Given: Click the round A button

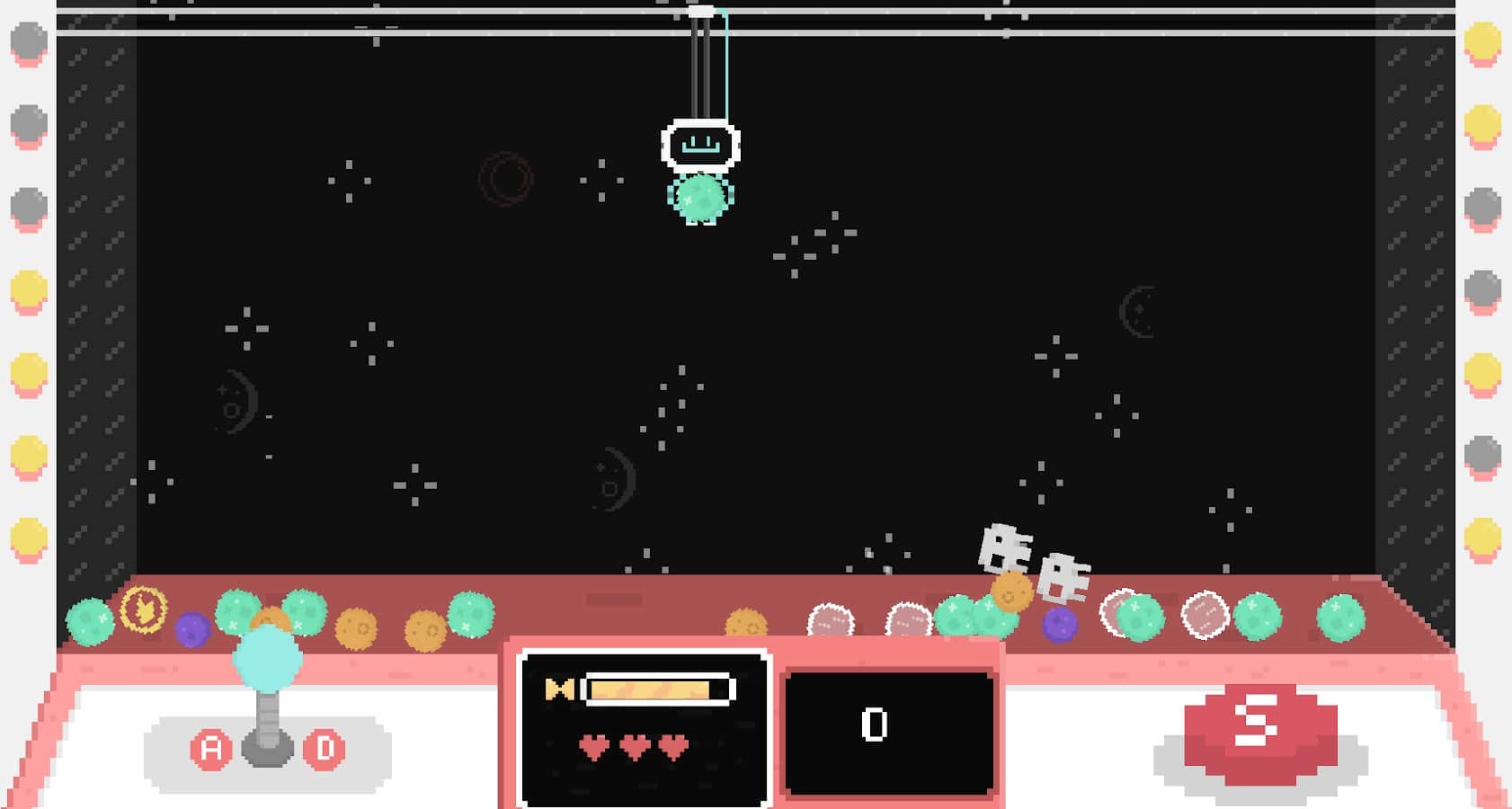Looking at the screenshot, I should (211, 748).
